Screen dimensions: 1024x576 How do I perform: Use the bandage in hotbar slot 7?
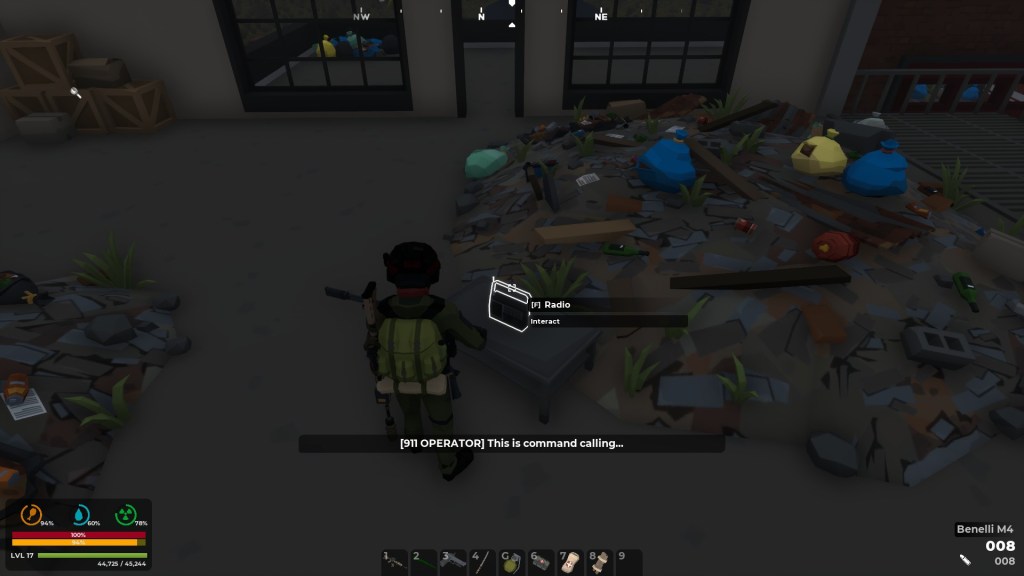[571, 561]
